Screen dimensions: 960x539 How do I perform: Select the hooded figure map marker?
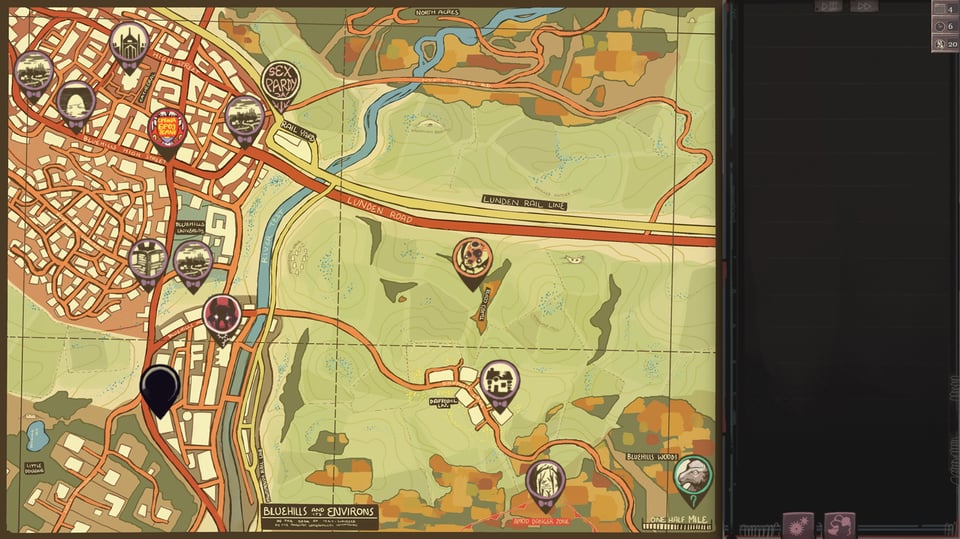click(545, 482)
